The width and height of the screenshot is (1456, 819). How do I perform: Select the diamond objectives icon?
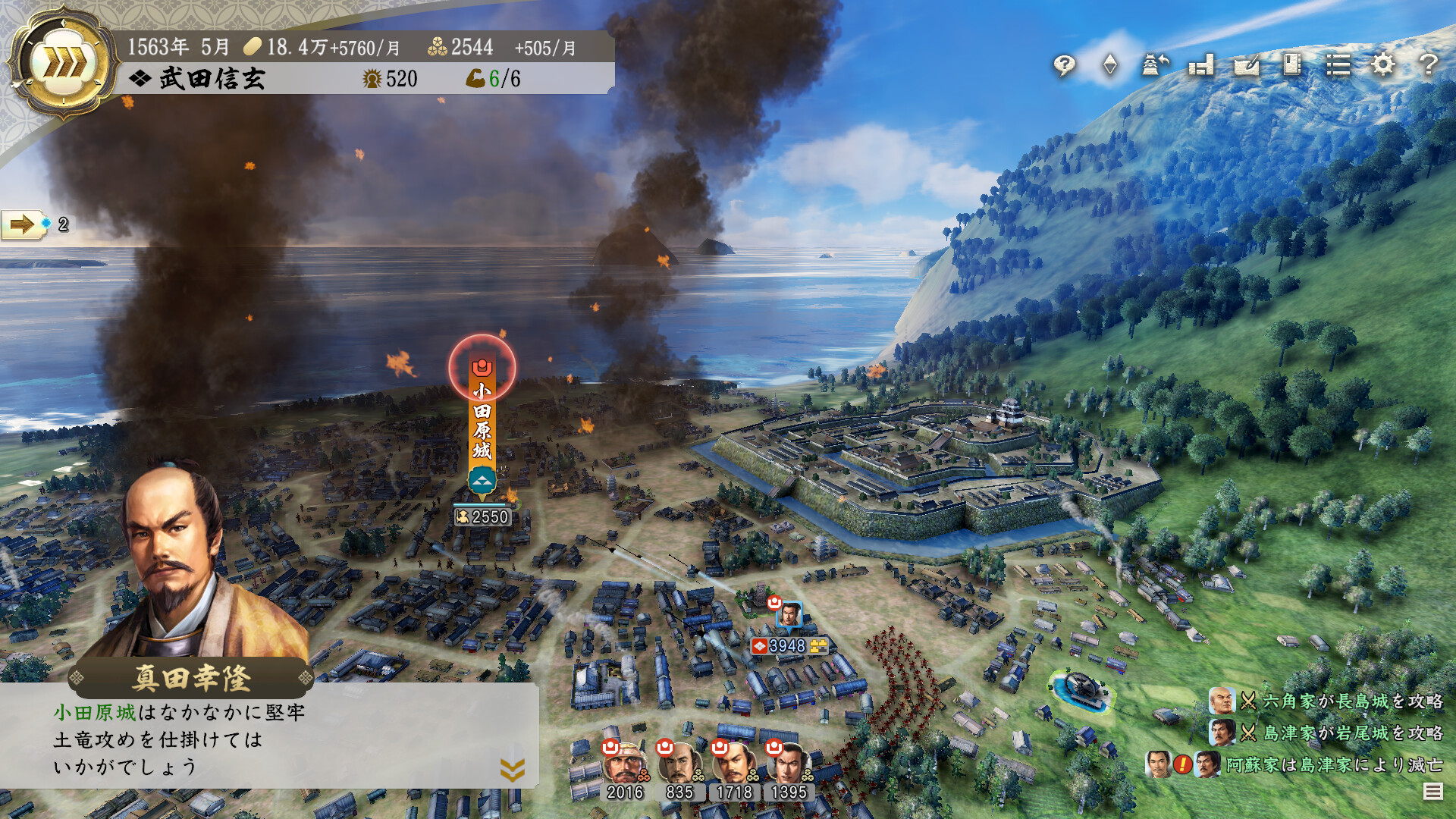[1109, 66]
